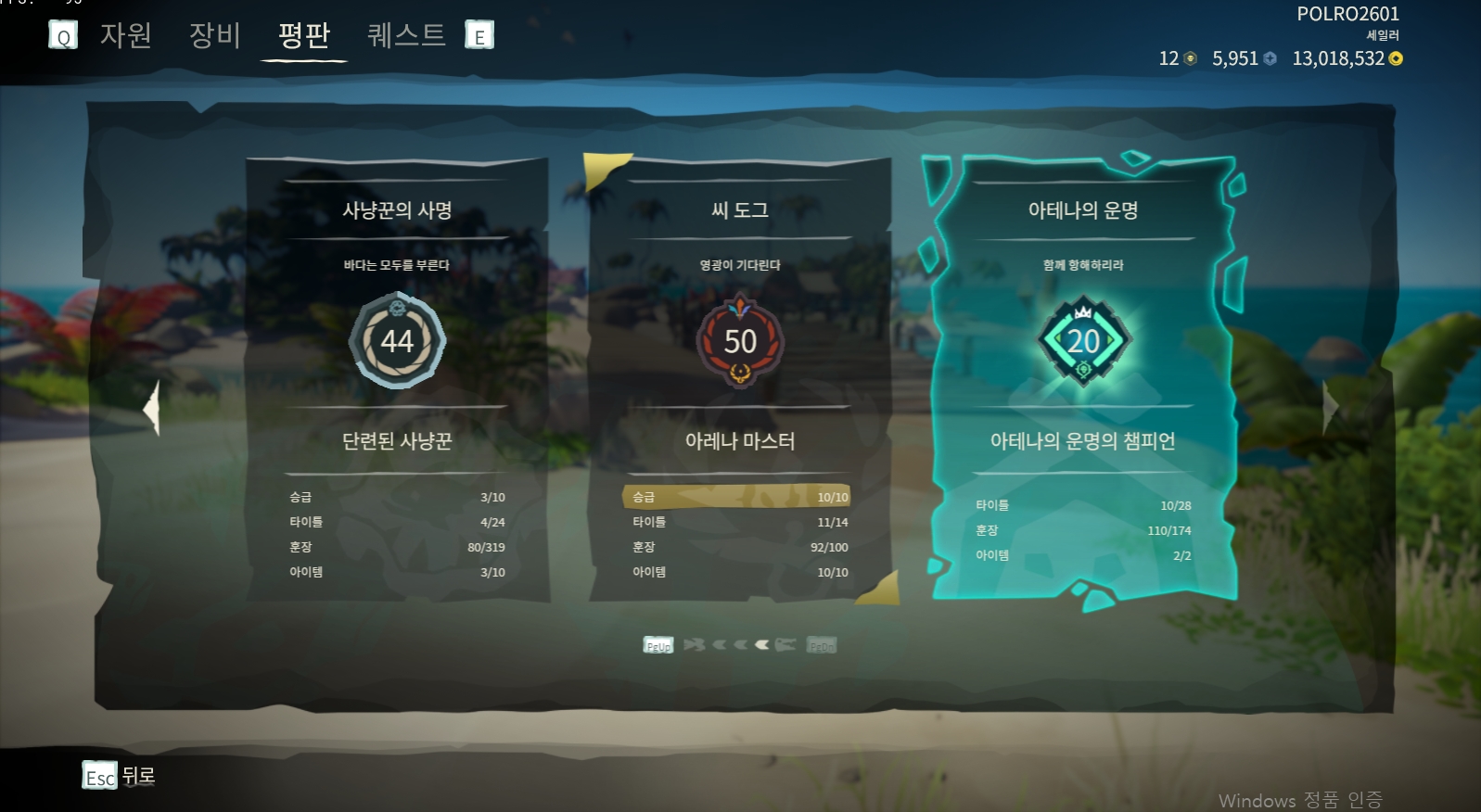The image size is (1481, 812).
Task: Select the Hunter's Call level 44 emblem
Action: 396,340
